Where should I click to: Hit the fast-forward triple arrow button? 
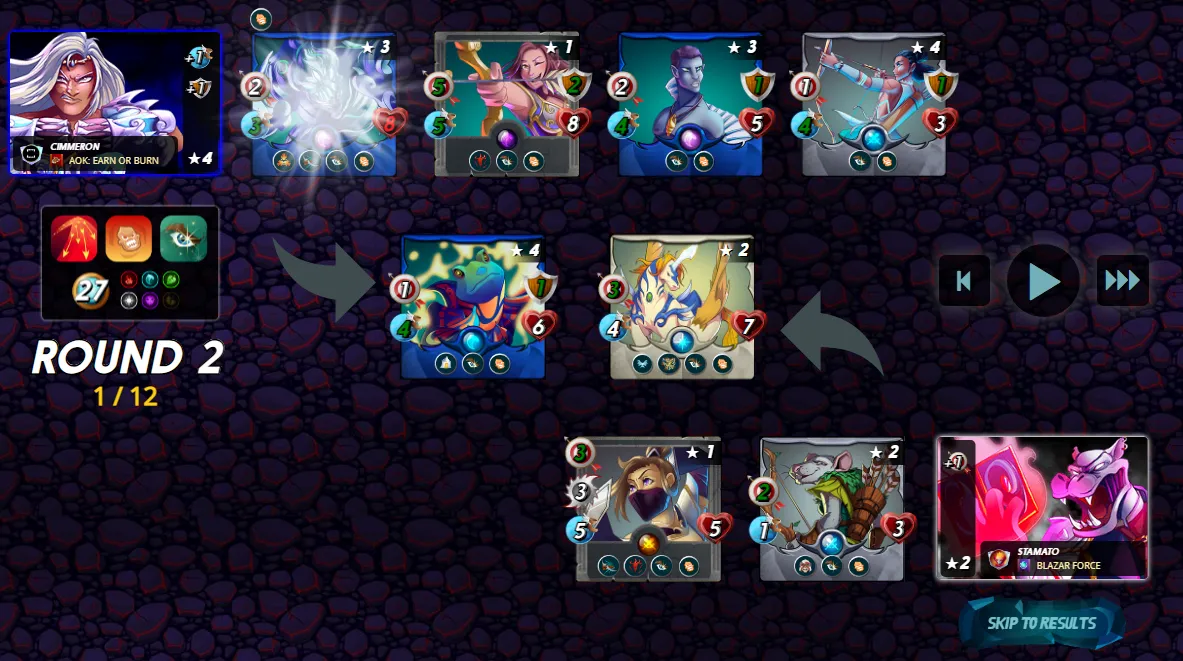click(x=1122, y=281)
